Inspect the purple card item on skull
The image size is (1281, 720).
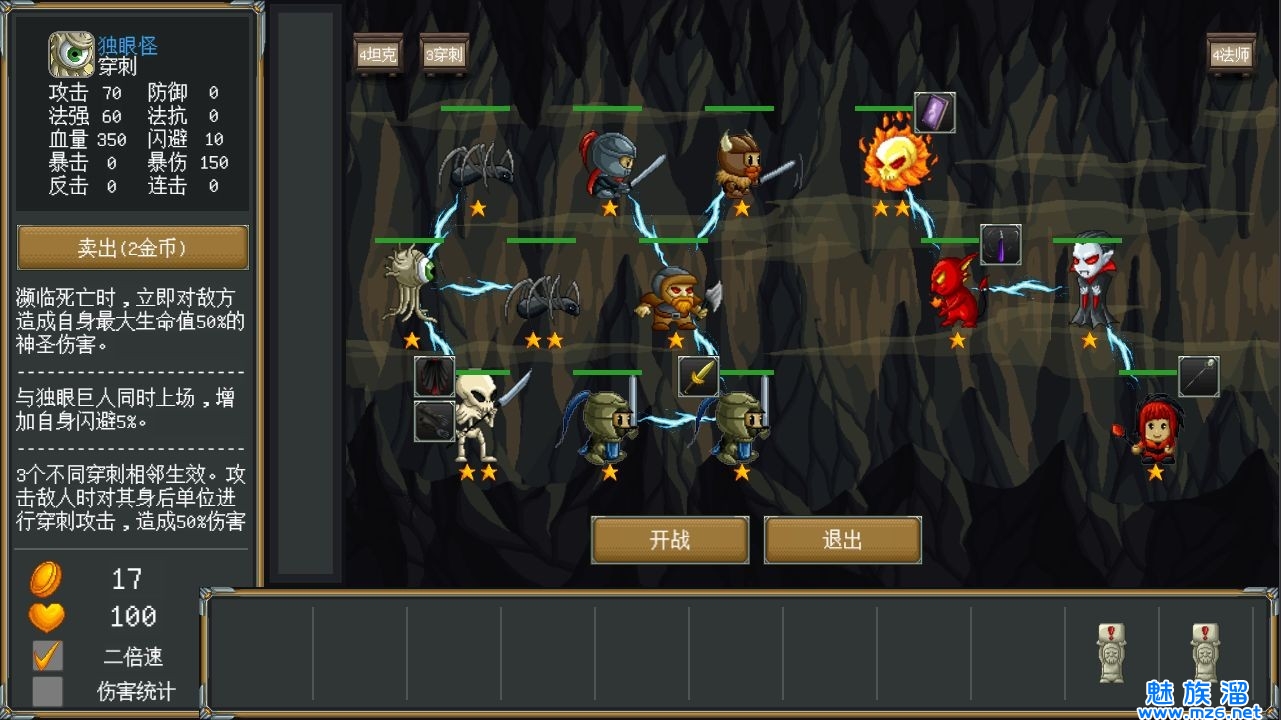(935, 113)
